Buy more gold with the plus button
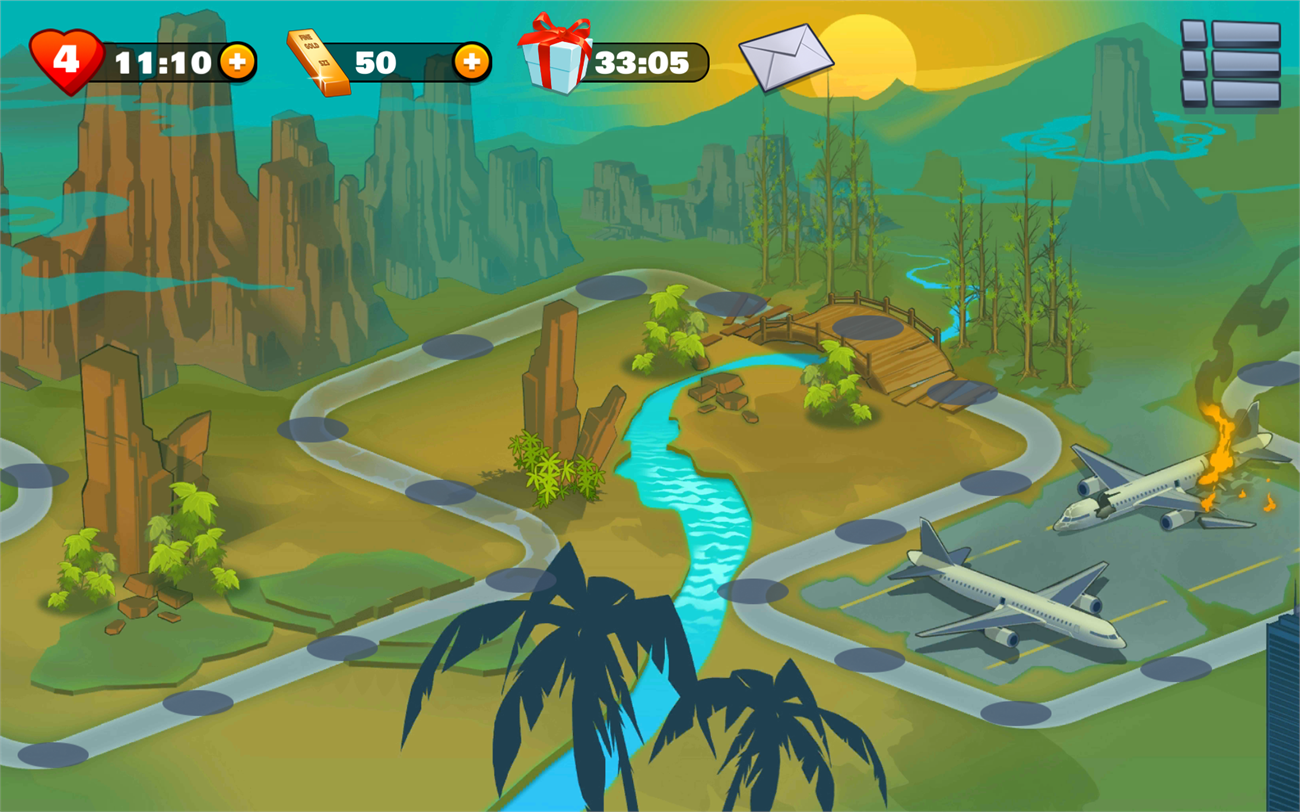Image resolution: width=1300 pixels, height=812 pixels. (x=472, y=62)
